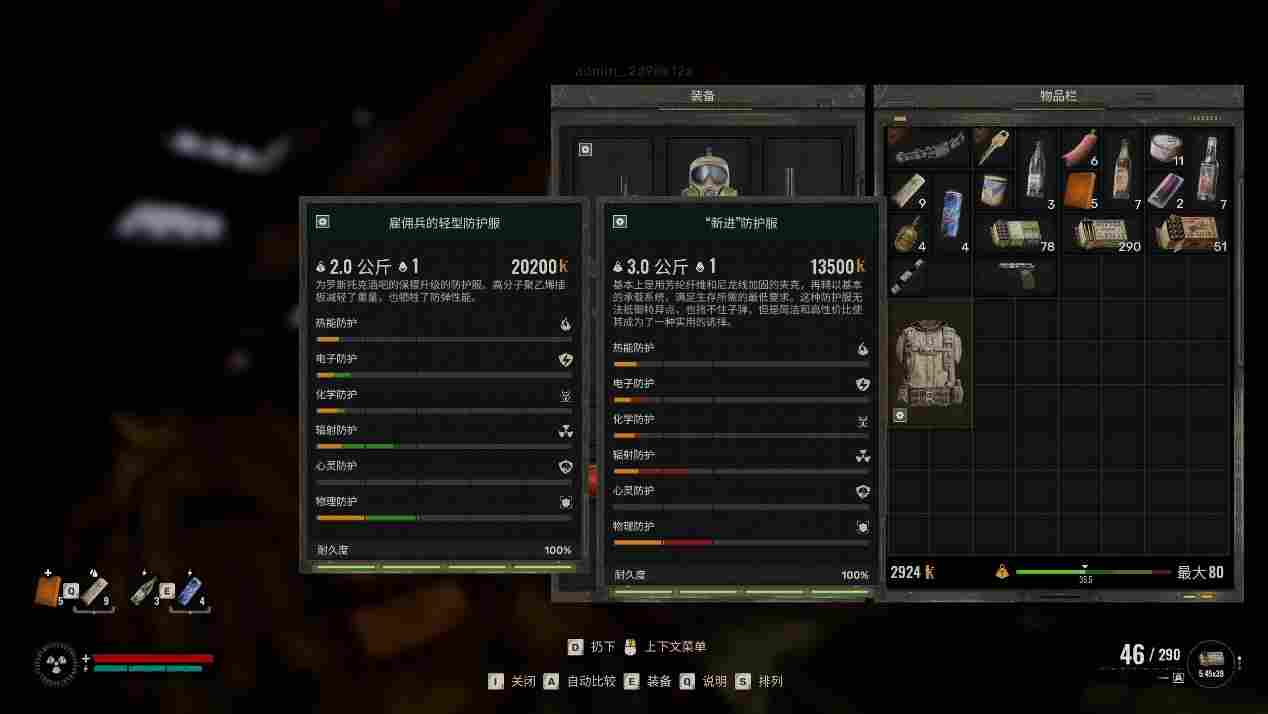This screenshot has width=1268, height=714.
Task: Choose the orange medkit in inventory grid
Action: click(1079, 190)
